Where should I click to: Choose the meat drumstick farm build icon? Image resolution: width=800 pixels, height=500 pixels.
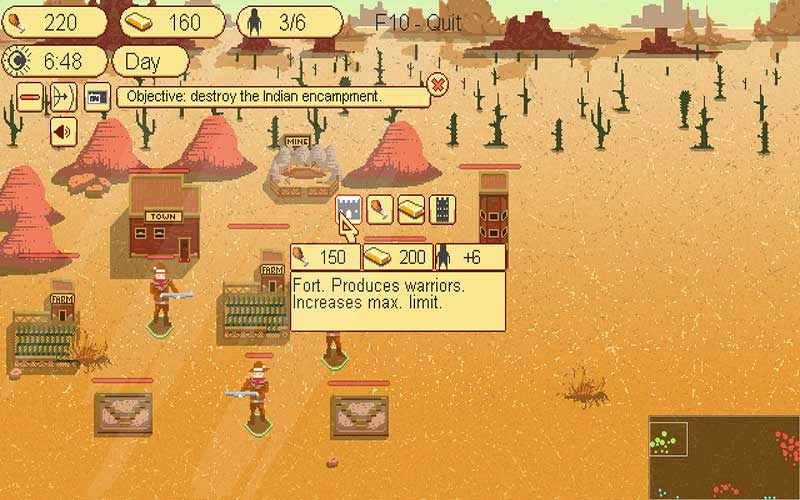pos(380,209)
